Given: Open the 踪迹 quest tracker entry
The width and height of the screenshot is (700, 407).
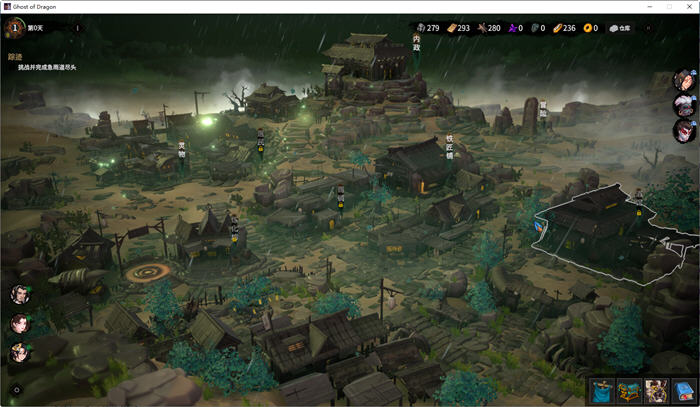Looking at the screenshot, I should click(15, 57).
